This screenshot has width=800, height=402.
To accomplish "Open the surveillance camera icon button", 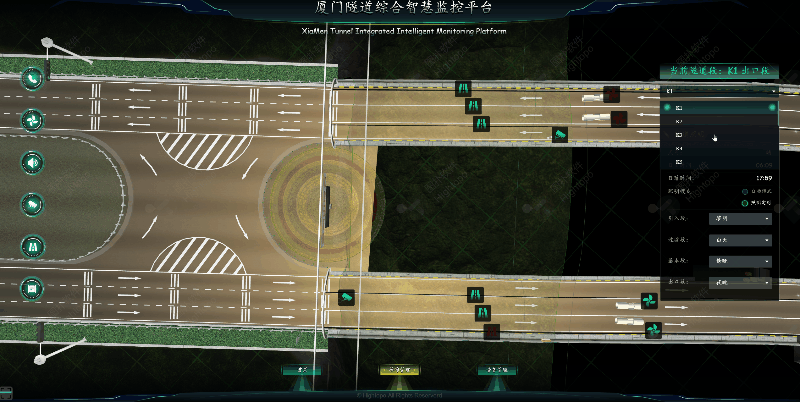I will pyautogui.click(x=33, y=204).
